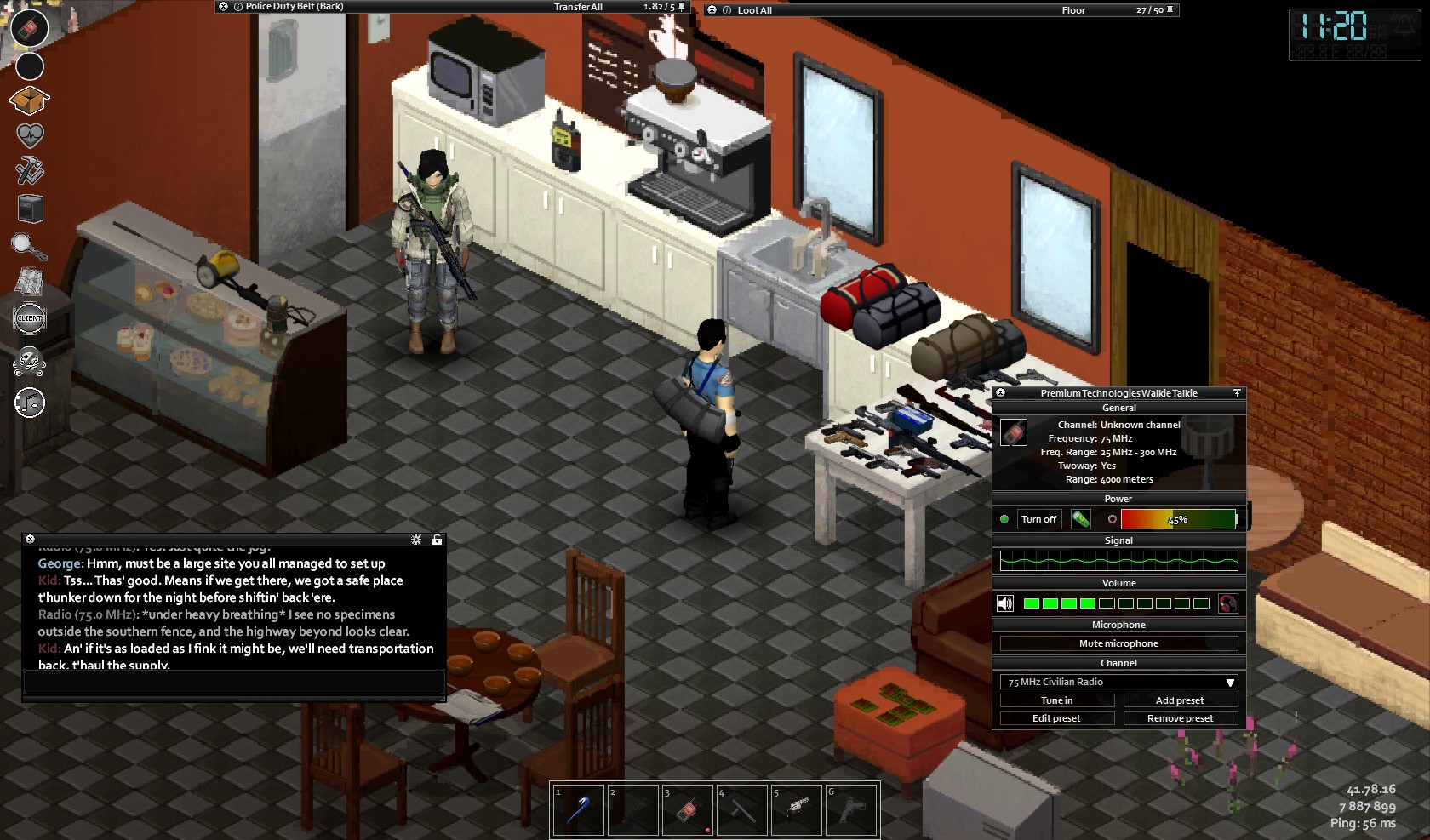Toggle the radio volume speaker icon

1005,603
